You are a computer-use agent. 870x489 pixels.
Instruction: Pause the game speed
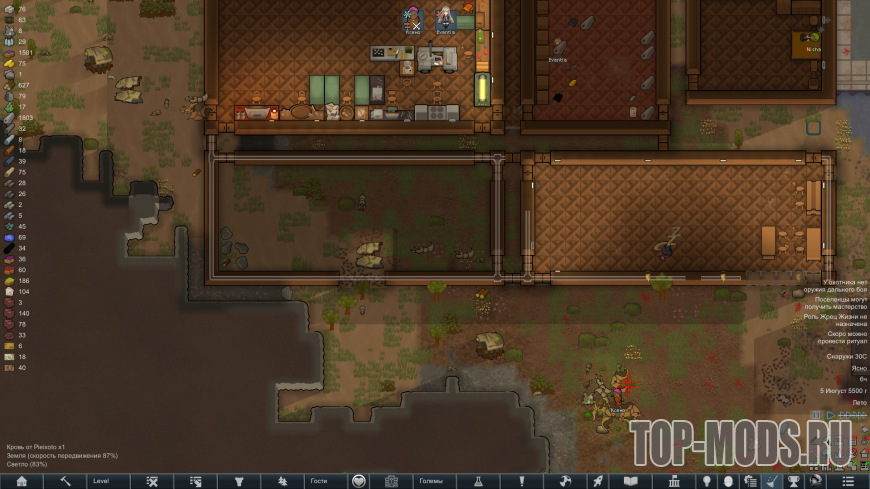pyautogui.click(x=817, y=415)
